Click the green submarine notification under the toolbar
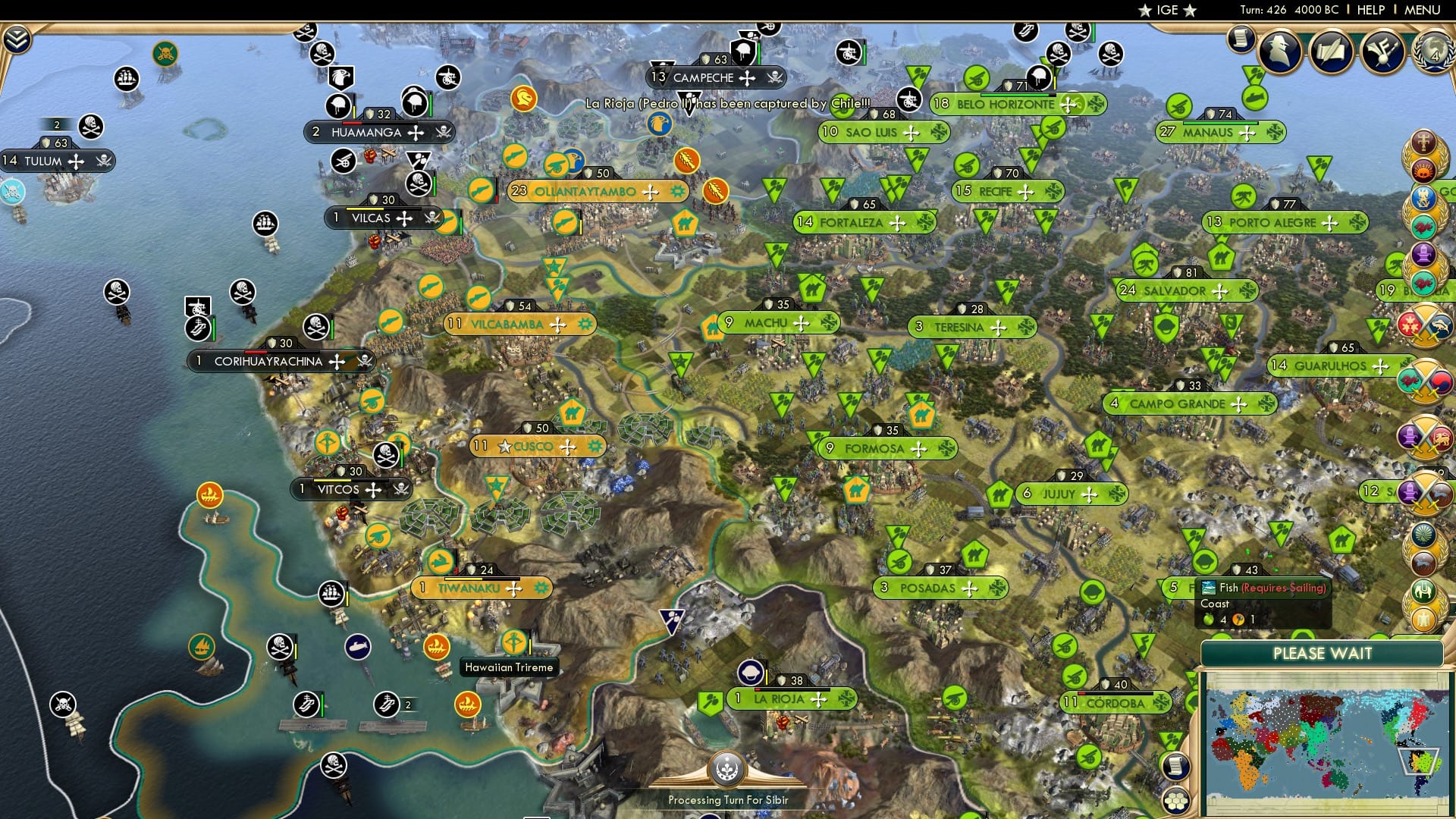 tap(1254, 97)
